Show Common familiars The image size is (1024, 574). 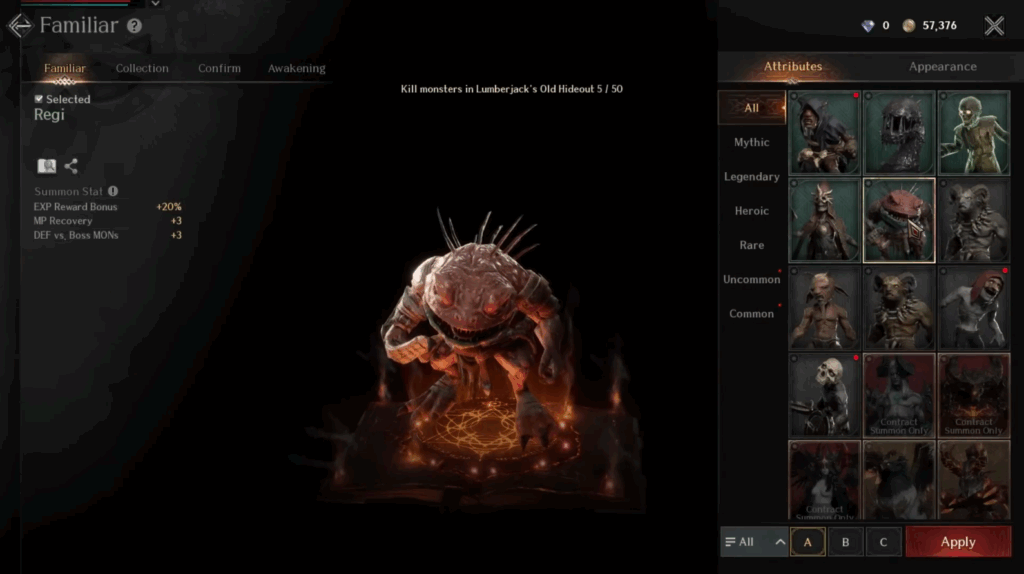(x=751, y=314)
